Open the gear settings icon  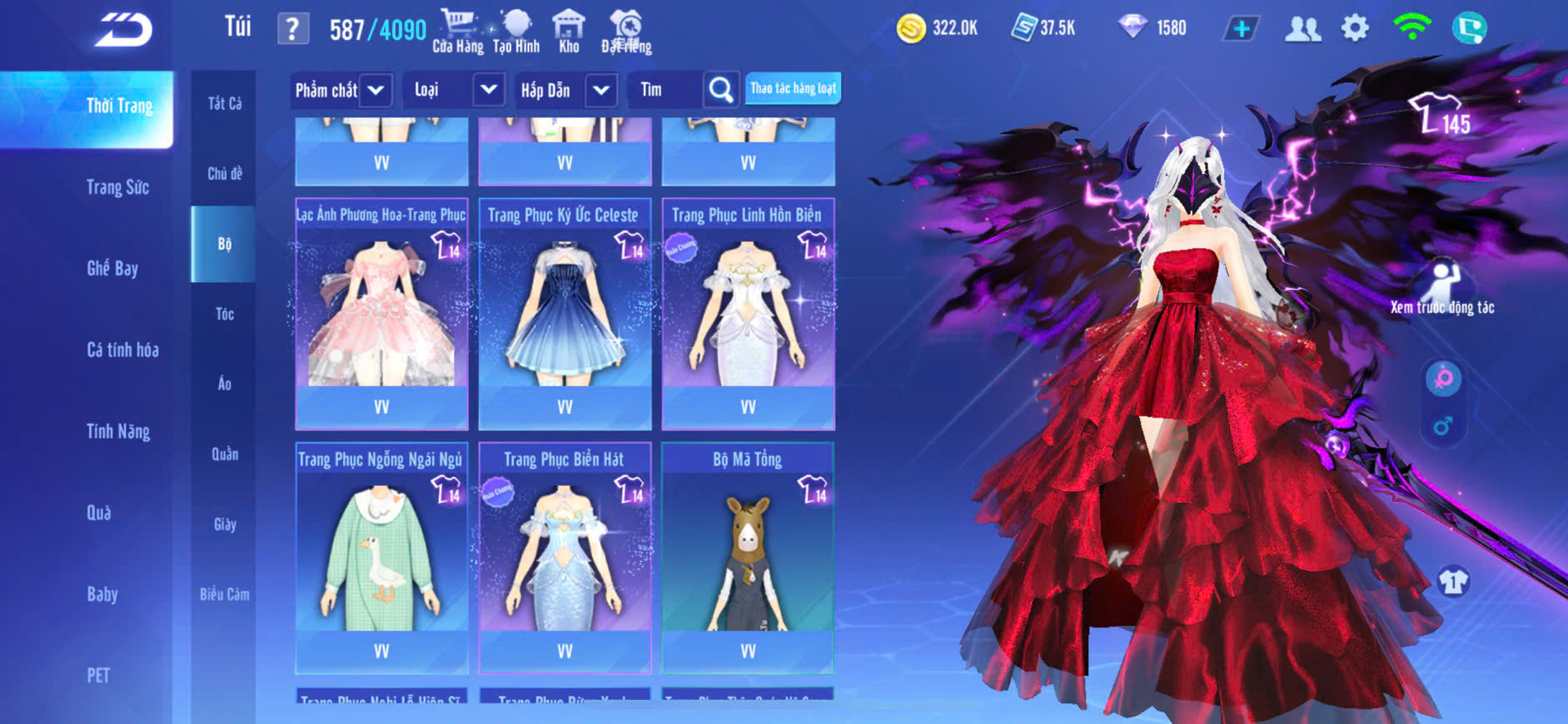click(x=1355, y=28)
